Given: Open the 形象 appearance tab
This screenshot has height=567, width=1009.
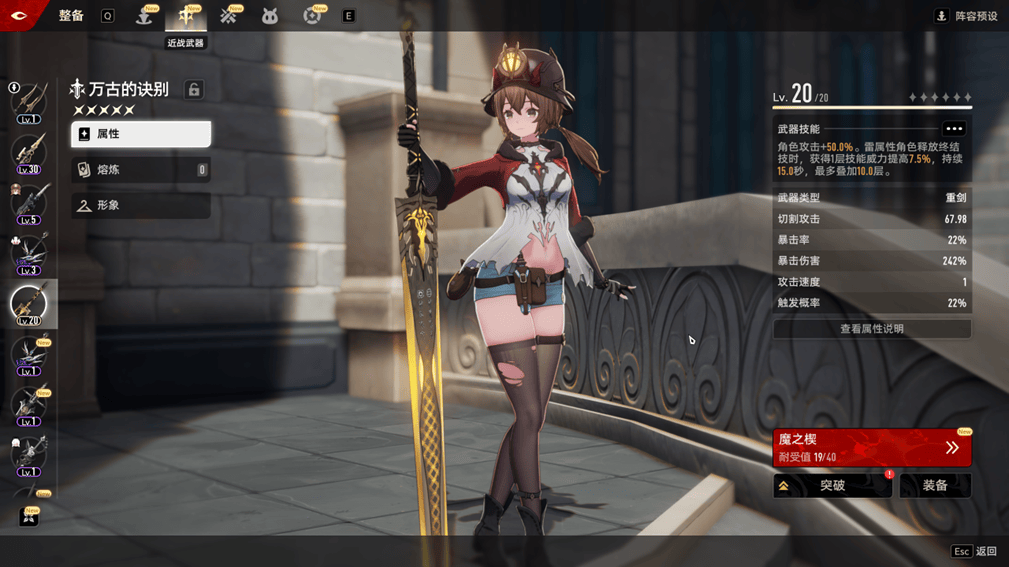Looking at the screenshot, I should 141,205.
